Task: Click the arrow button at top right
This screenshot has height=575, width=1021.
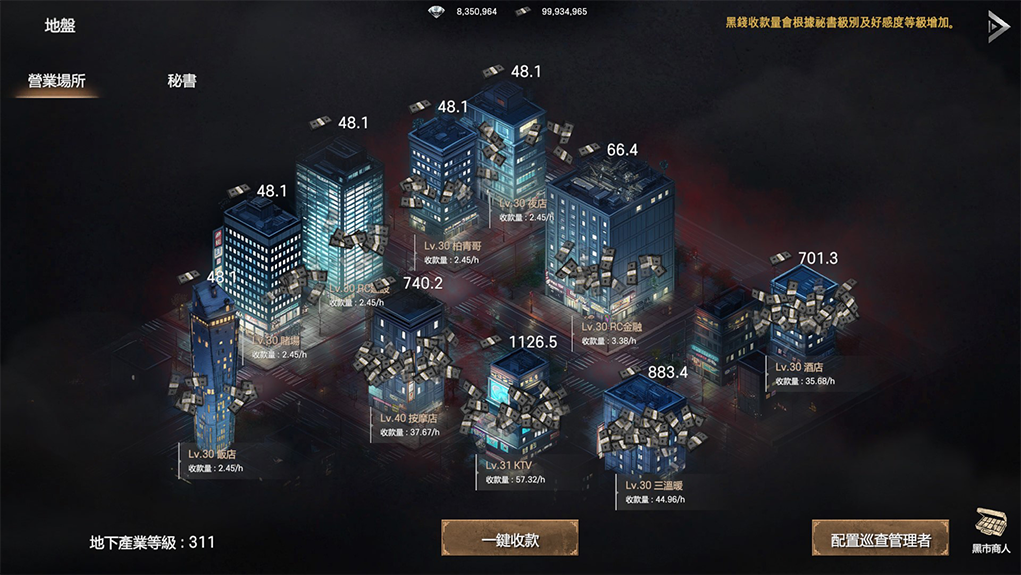Action: pyautogui.click(x=997, y=27)
